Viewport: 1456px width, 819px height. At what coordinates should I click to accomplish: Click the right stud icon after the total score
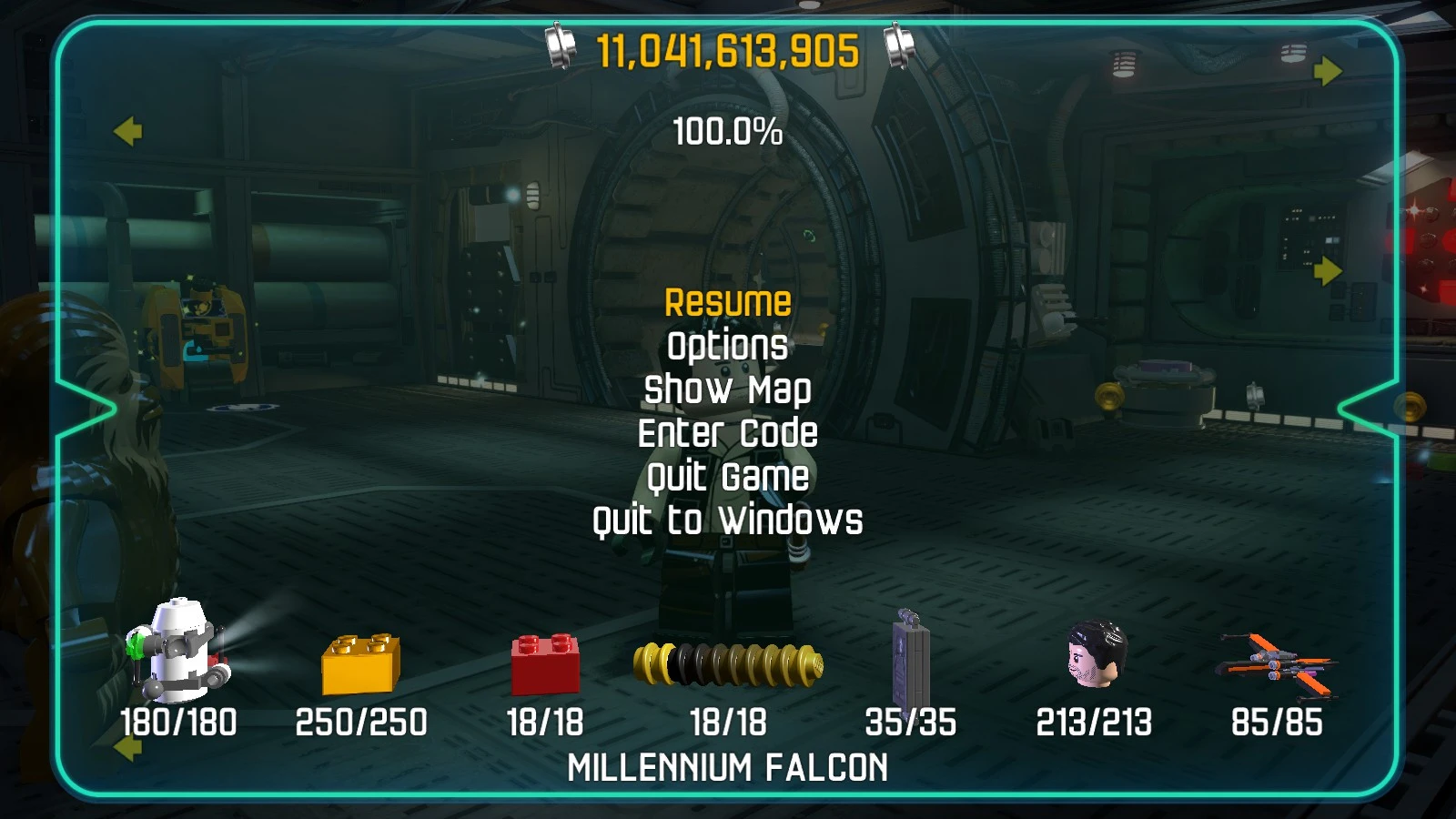pyautogui.click(x=899, y=43)
